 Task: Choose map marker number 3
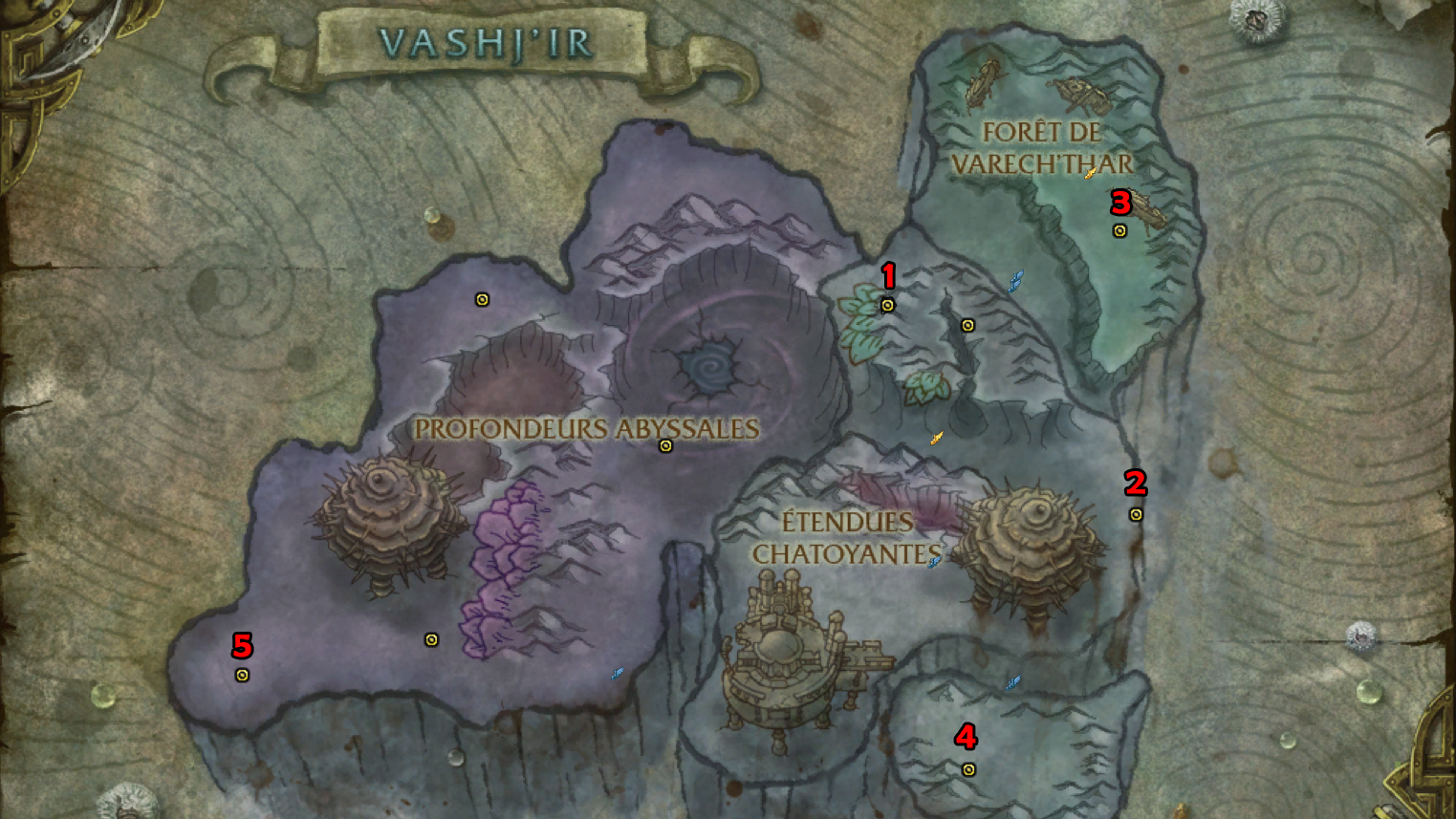pyautogui.click(x=1119, y=231)
